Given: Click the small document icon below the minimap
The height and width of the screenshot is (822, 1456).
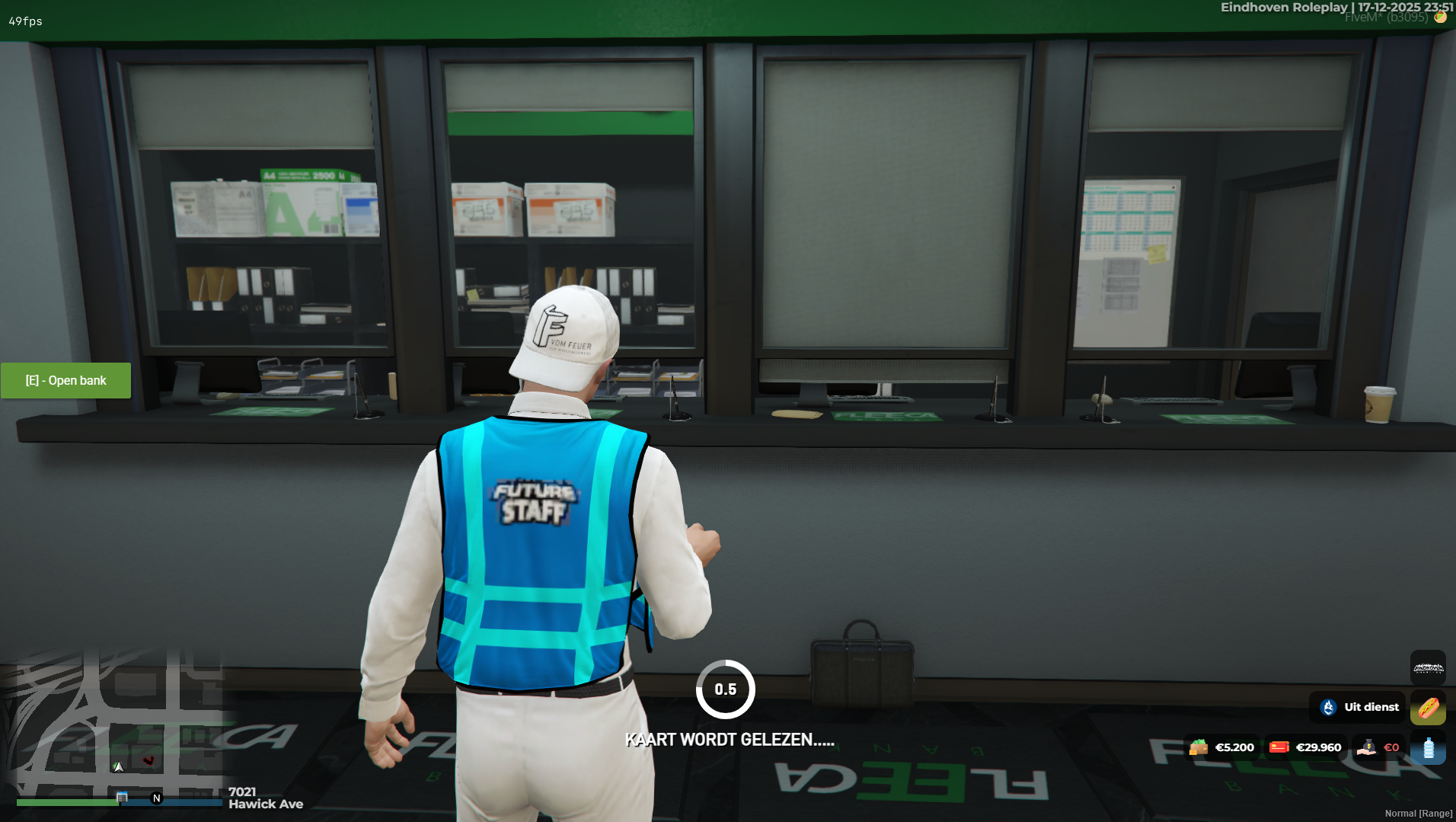Looking at the screenshot, I should [122, 796].
